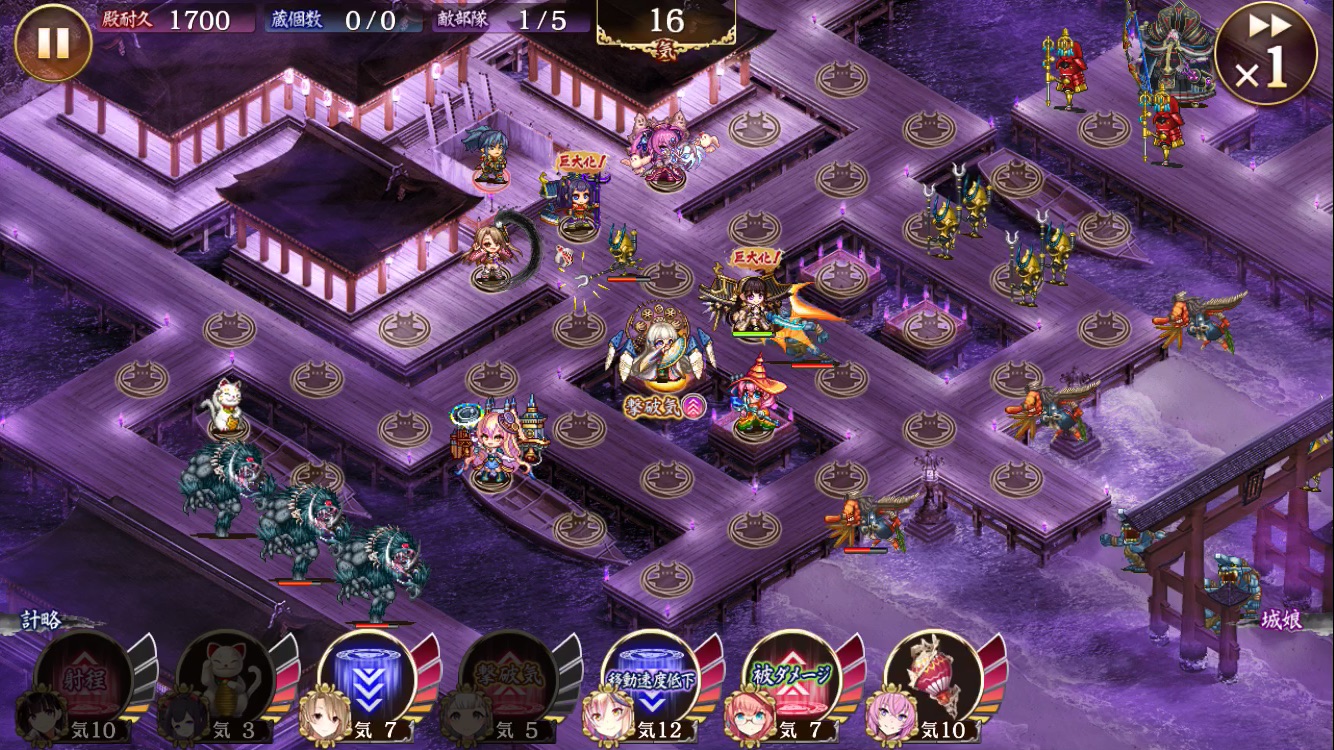Pause the battle

click(53, 43)
